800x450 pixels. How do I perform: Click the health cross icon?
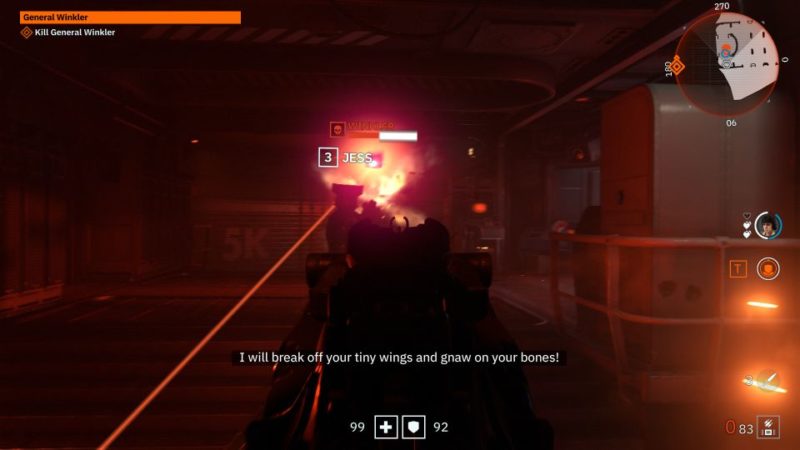(386, 427)
